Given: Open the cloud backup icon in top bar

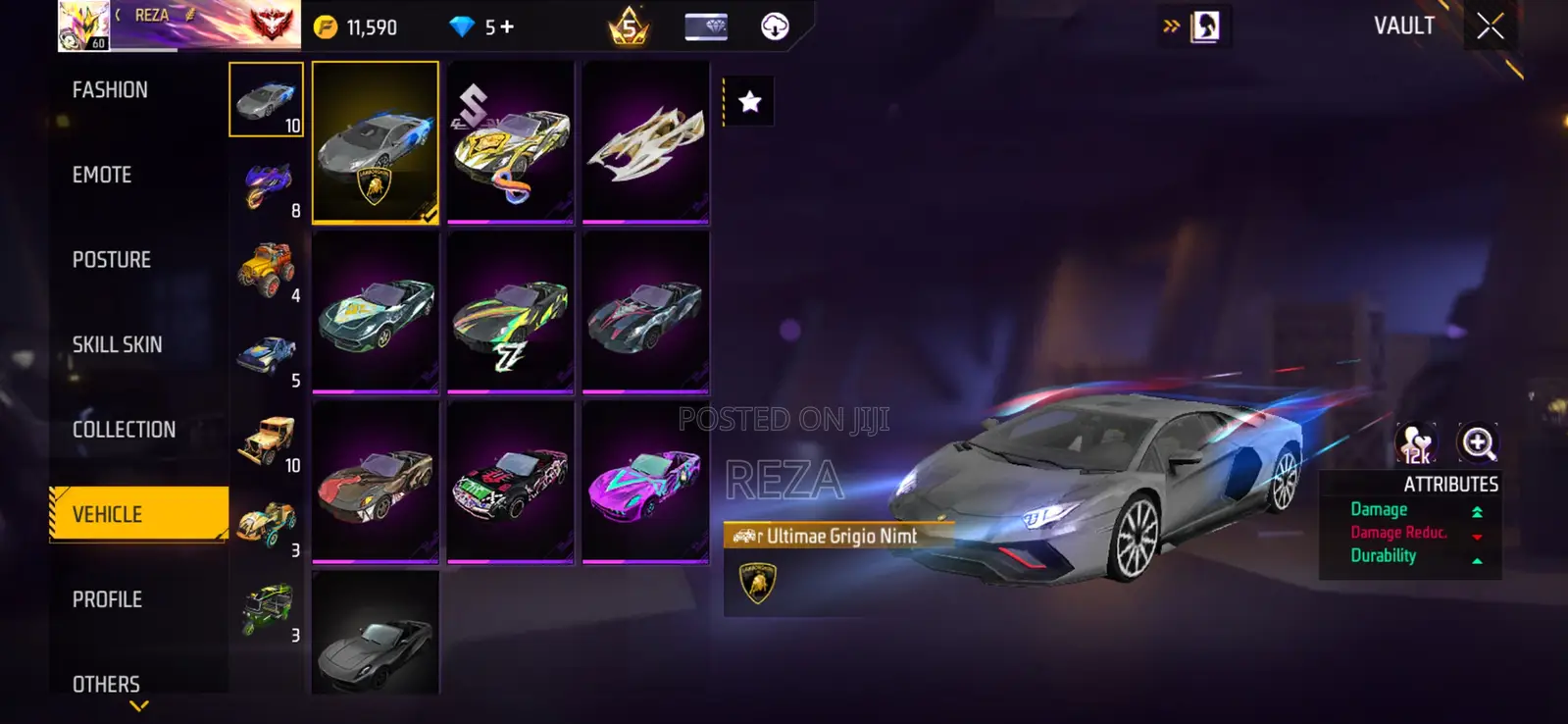Looking at the screenshot, I should click(774, 26).
